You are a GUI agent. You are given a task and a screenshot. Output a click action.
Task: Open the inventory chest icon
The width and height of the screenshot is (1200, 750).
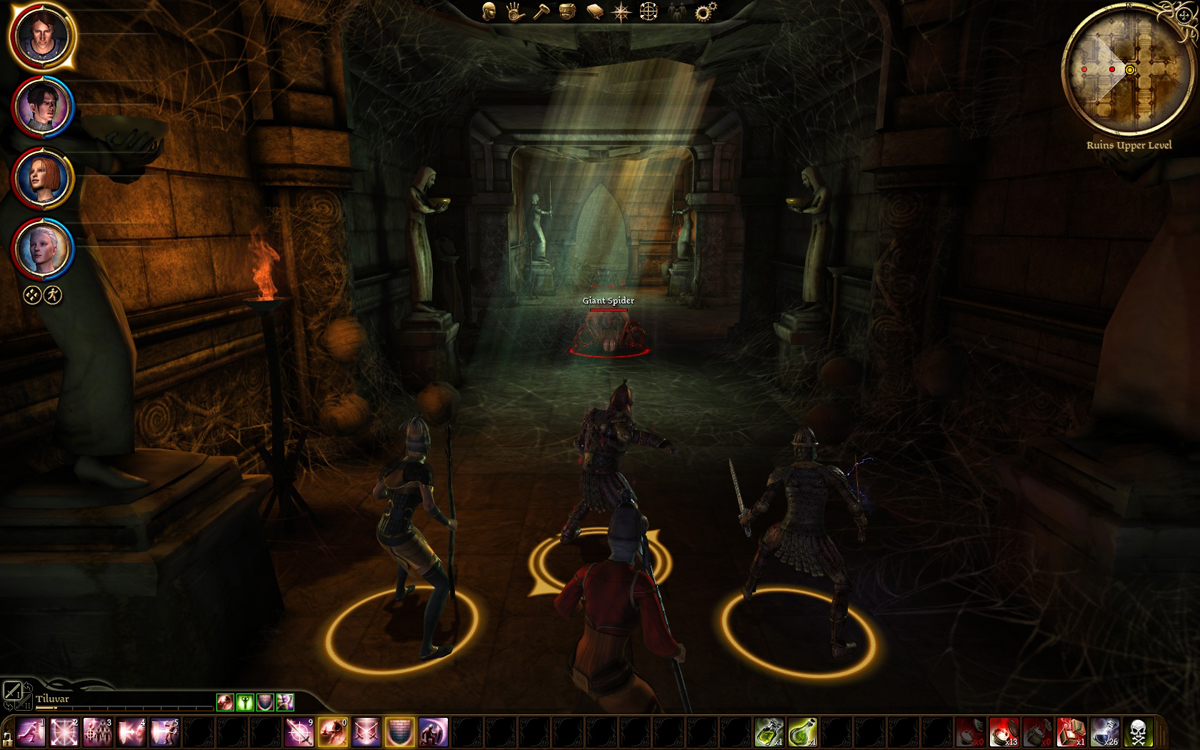coord(567,12)
